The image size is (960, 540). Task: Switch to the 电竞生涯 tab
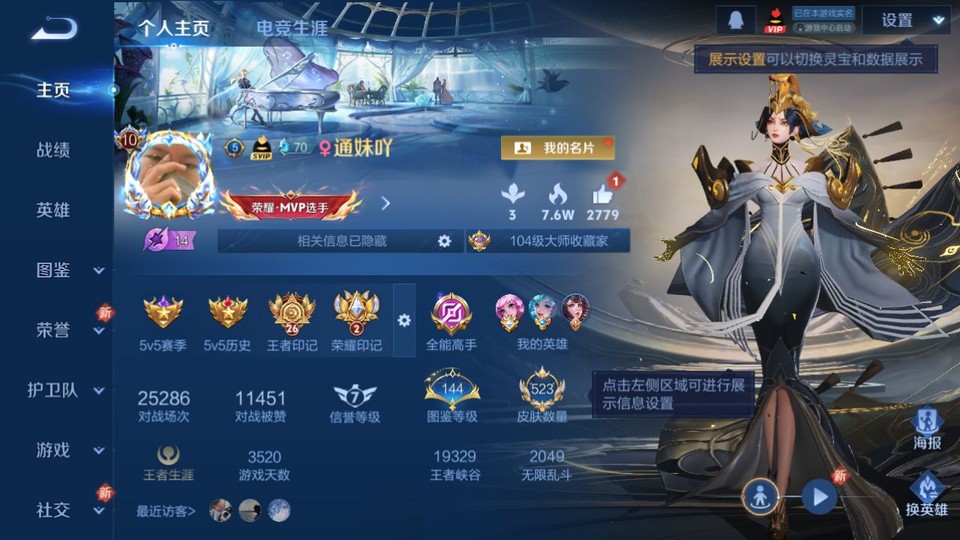pyautogui.click(x=291, y=28)
